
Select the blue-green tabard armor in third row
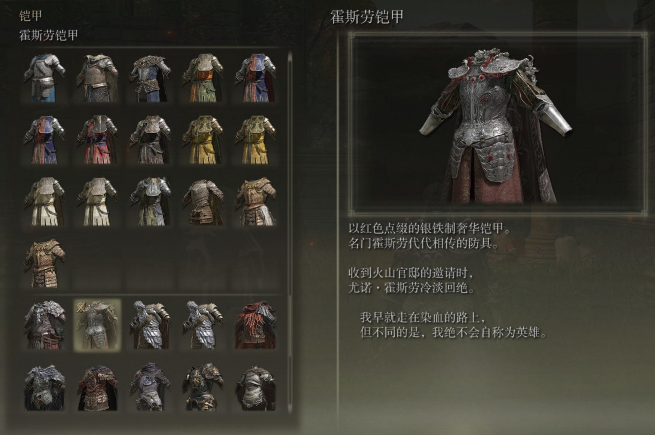(150, 201)
